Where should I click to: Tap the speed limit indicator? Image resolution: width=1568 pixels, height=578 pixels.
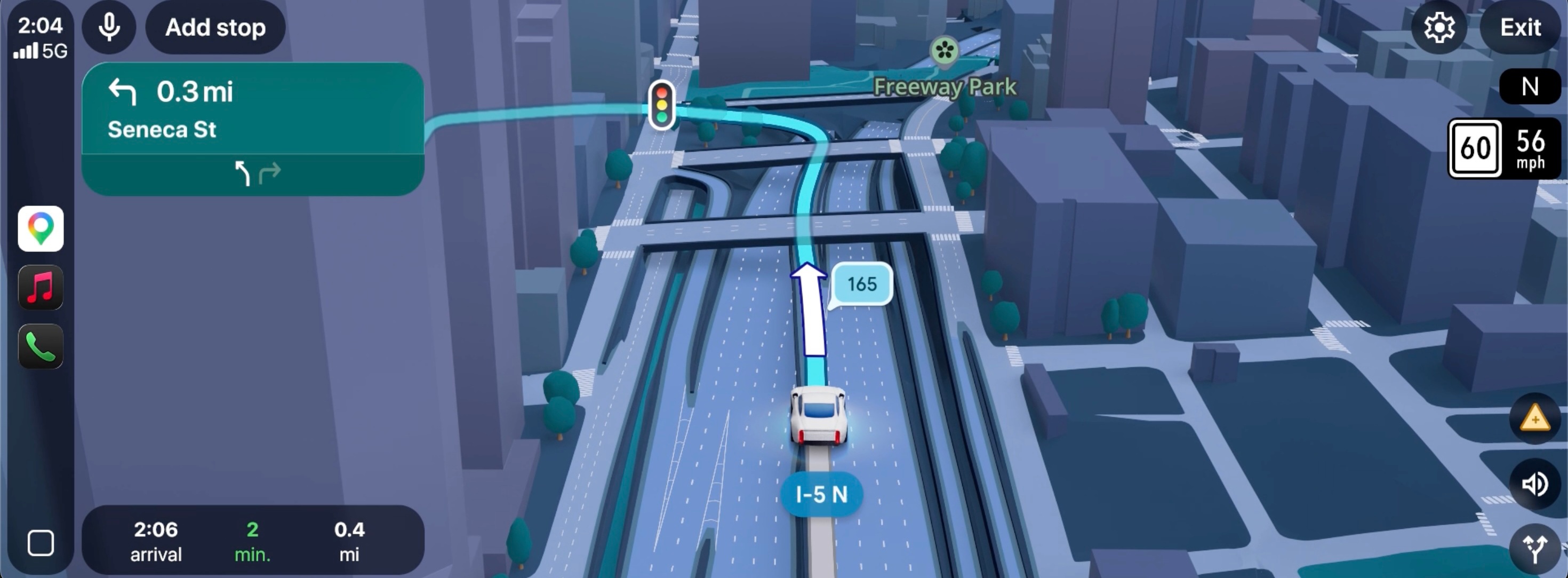click(x=1476, y=148)
